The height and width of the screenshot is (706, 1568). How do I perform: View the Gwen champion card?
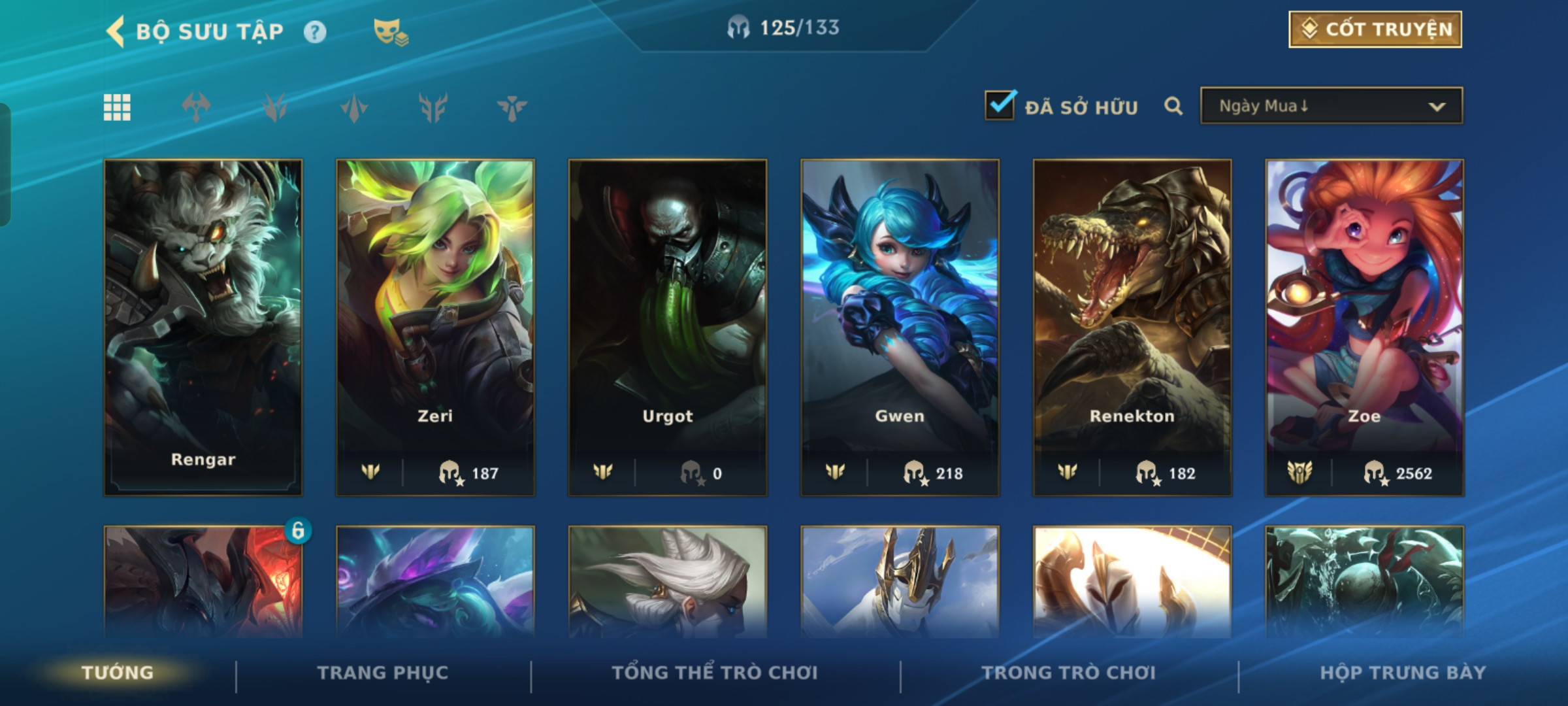click(900, 327)
